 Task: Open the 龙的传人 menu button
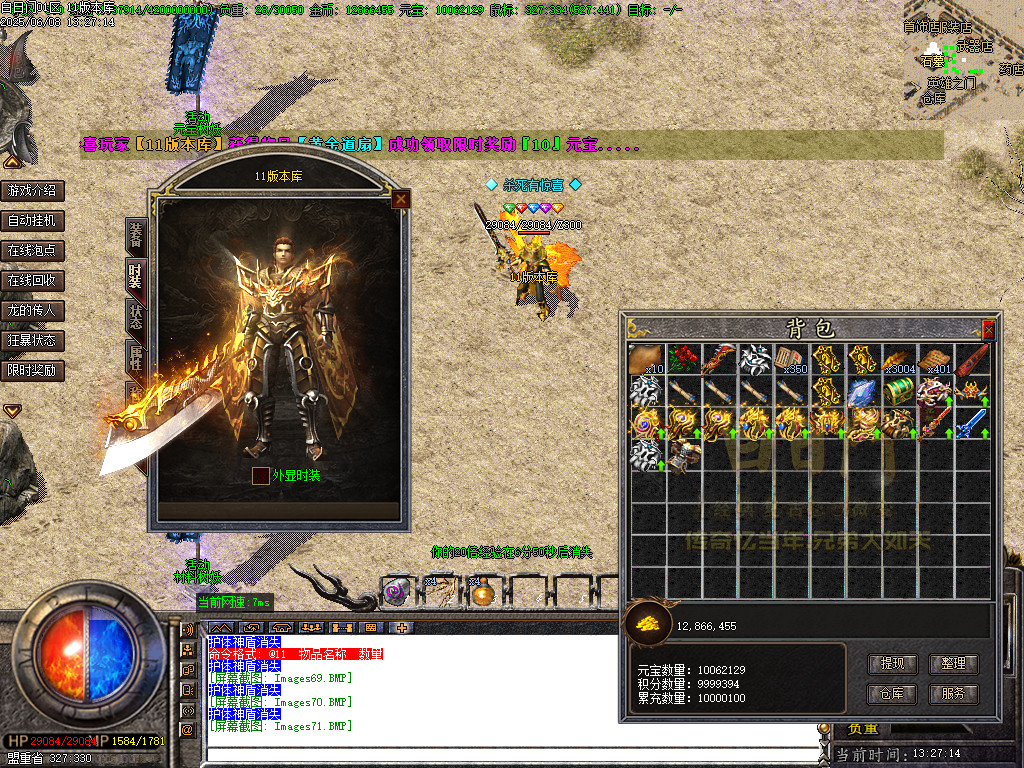click(x=32, y=310)
